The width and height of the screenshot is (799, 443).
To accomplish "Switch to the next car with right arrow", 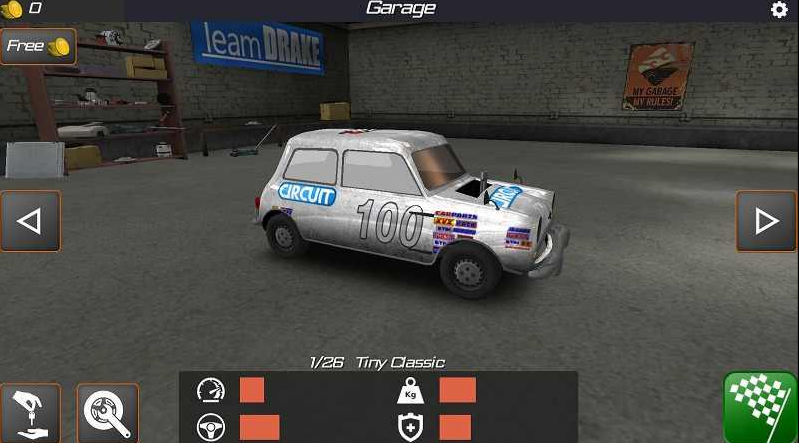I will coord(766,221).
